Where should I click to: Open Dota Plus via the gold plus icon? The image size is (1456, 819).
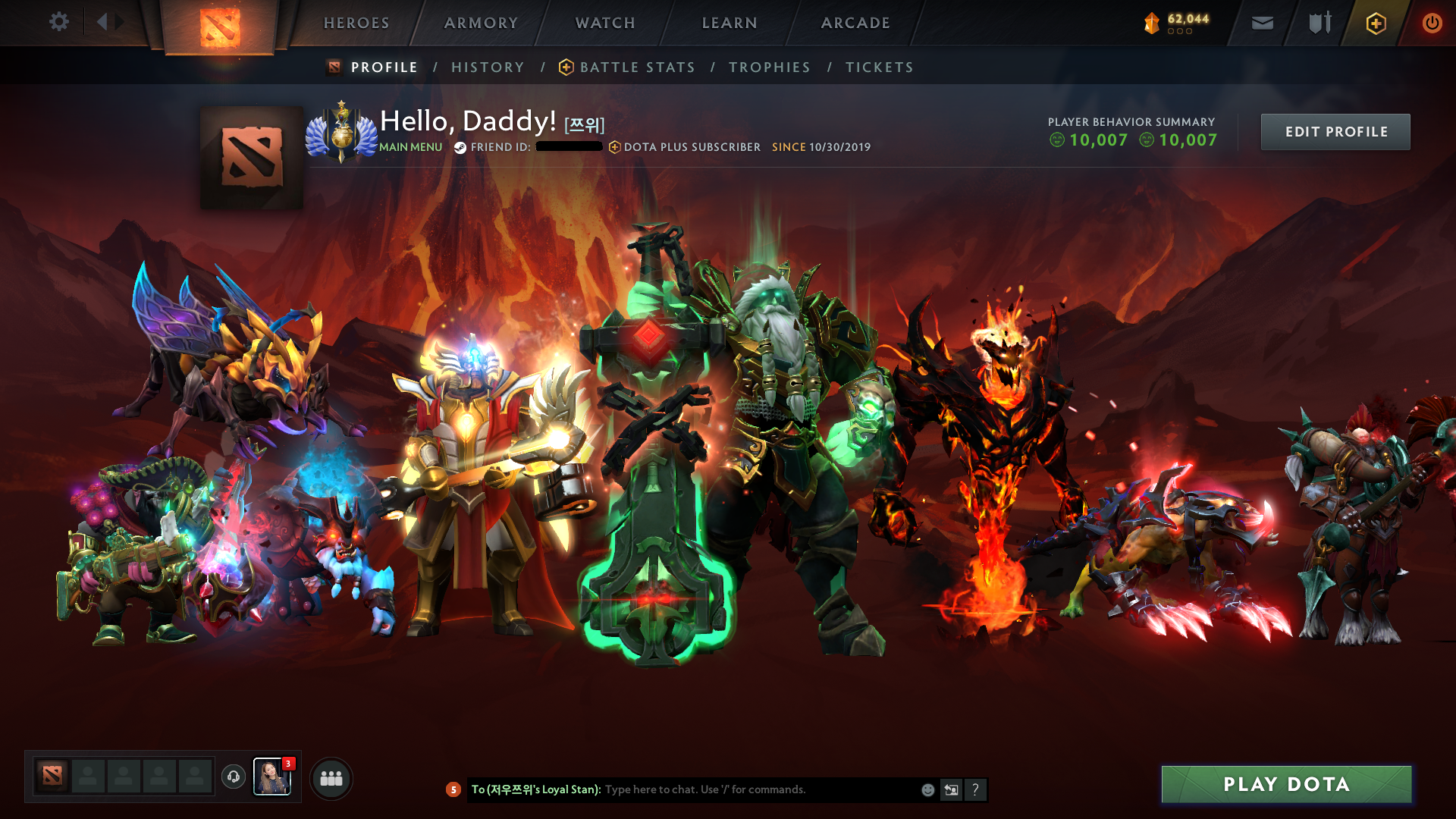[1374, 23]
